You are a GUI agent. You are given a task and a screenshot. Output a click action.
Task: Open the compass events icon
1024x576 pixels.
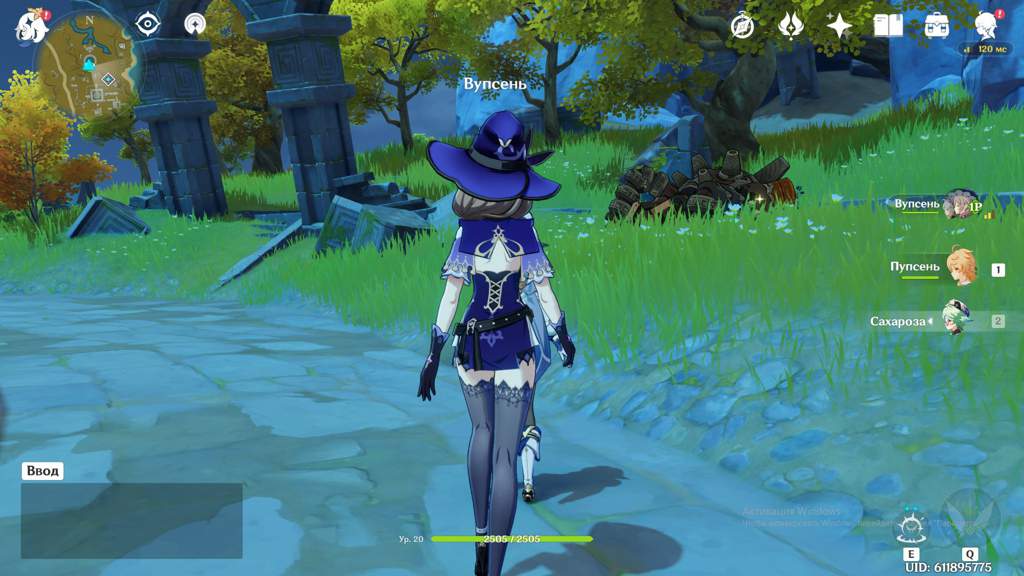point(741,26)
